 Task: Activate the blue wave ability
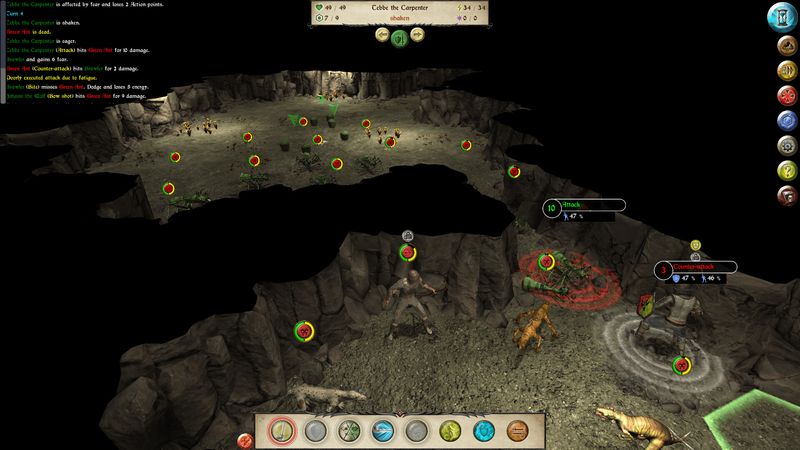pyautogui.click(x=385, y=431)
